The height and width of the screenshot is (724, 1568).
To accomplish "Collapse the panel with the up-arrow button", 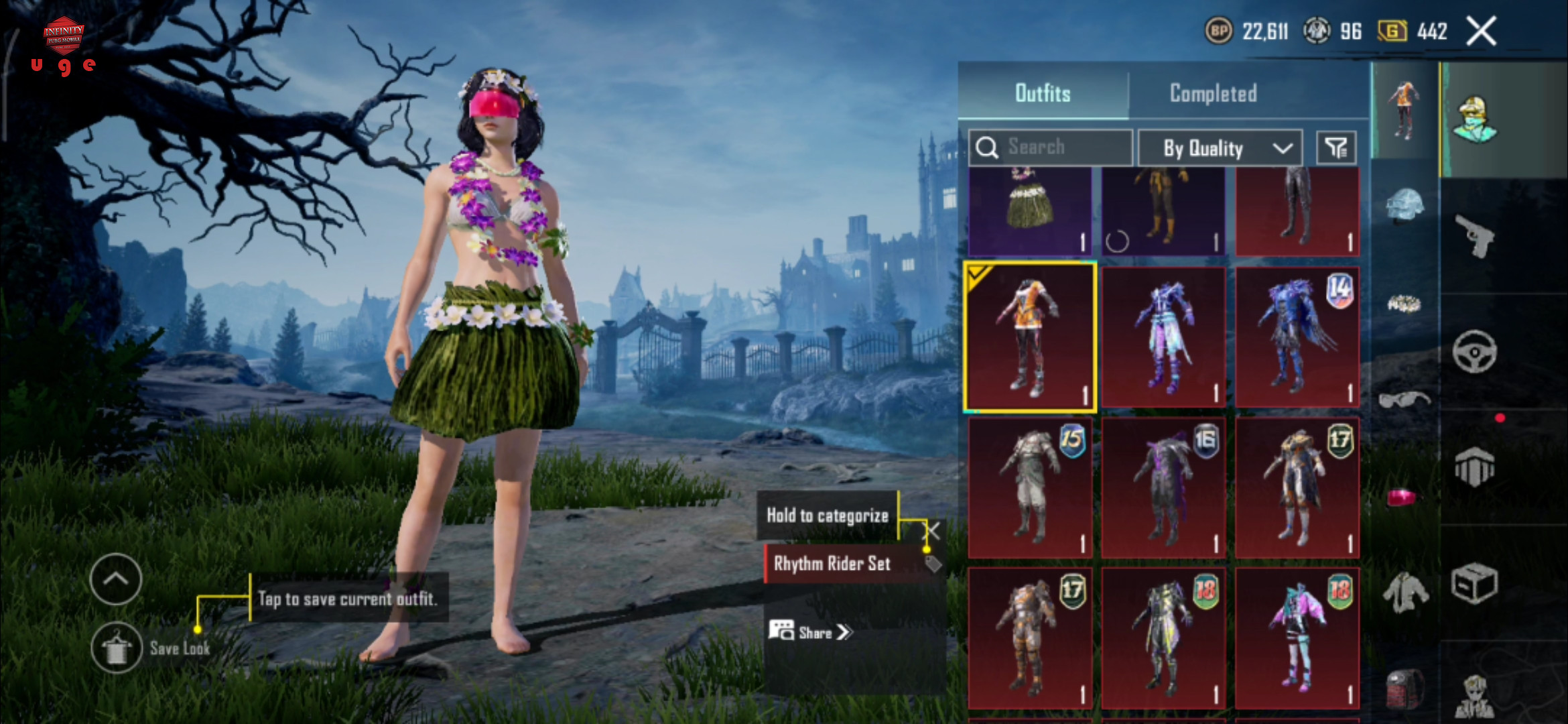I will [116, 579].
